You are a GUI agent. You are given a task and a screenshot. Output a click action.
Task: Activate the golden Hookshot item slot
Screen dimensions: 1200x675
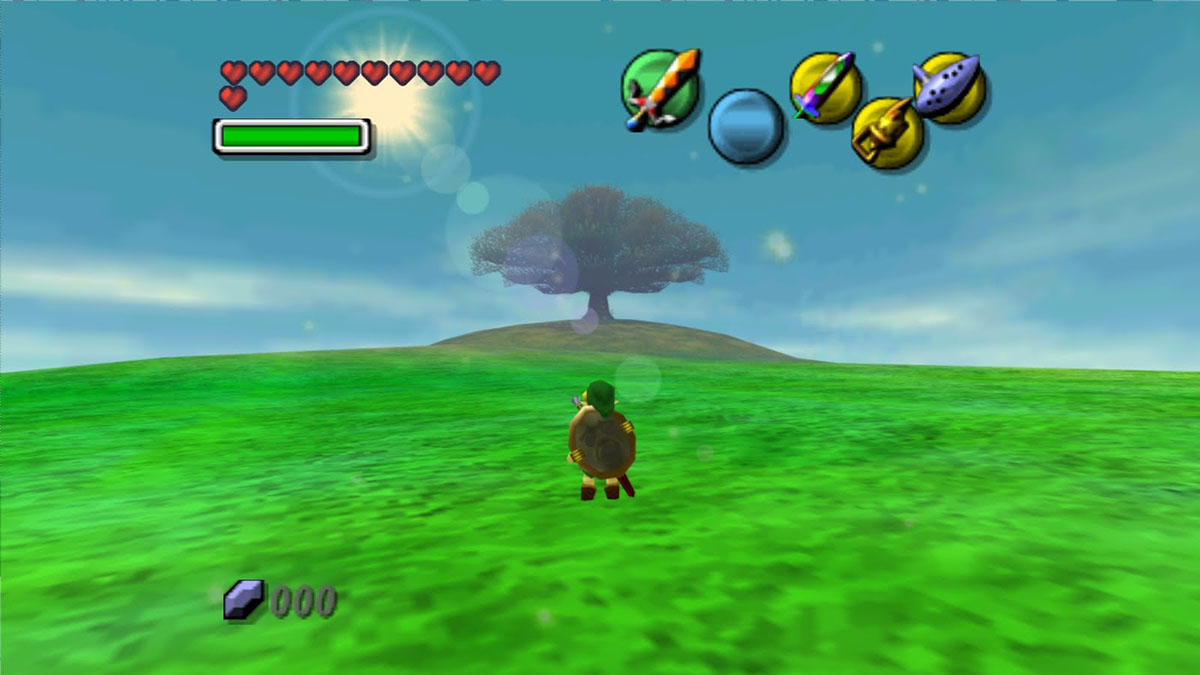[x=887, y=133]
